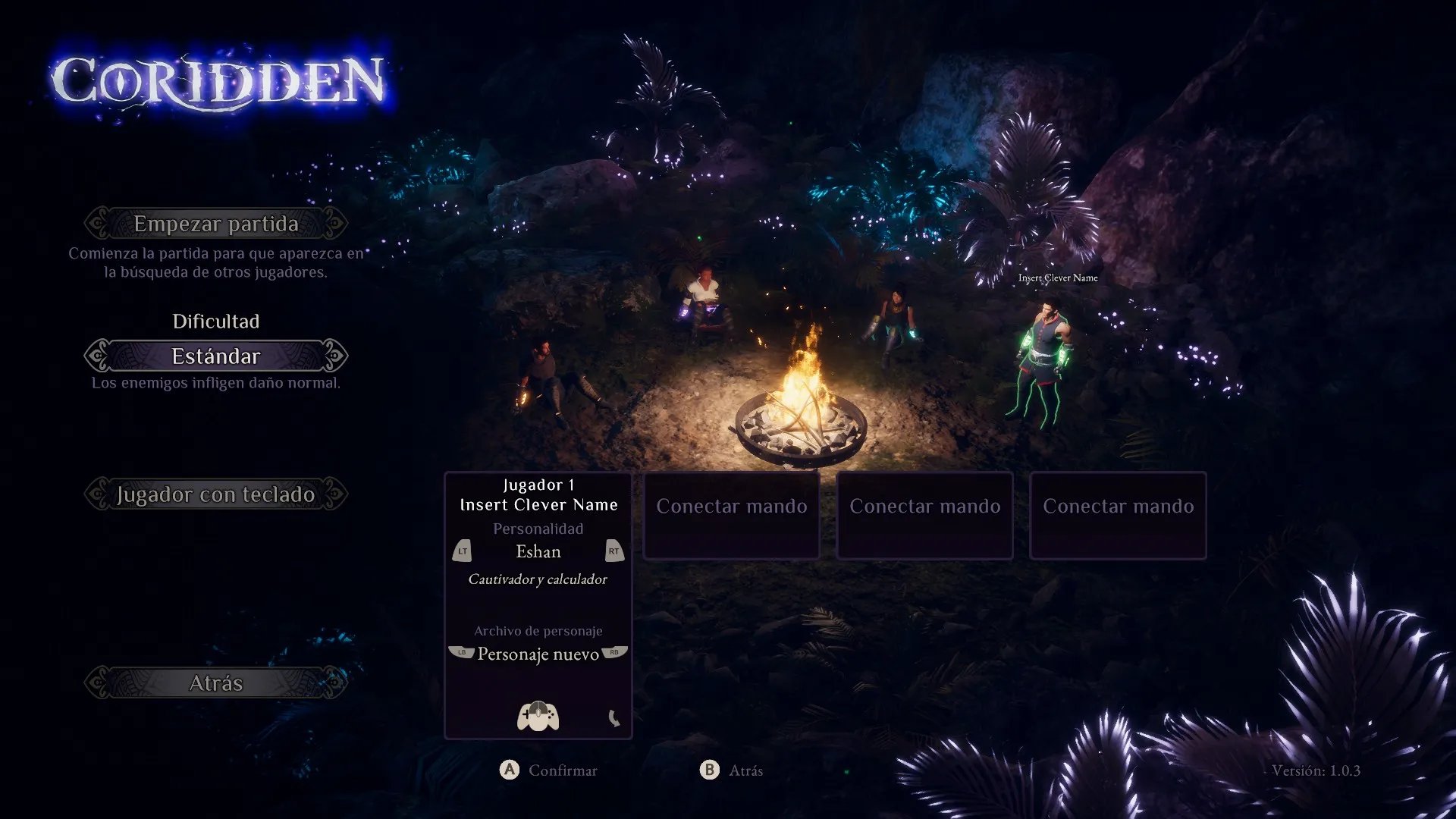Start the game with Empezar partida
Screen dimensions: 1456x819
[x=216, y=224]
